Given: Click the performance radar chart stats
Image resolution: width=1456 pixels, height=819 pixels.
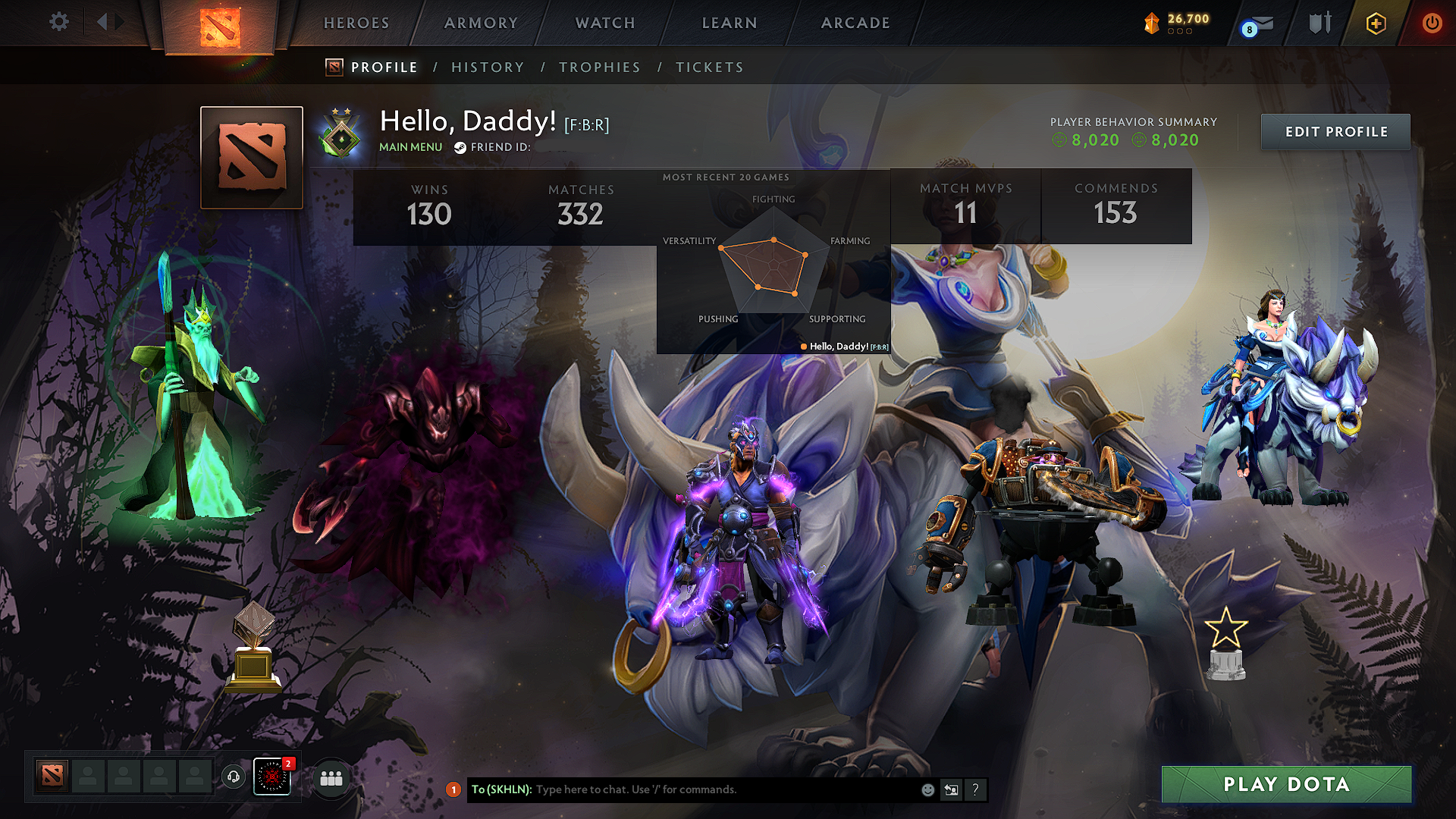Looking at the screenshot, I should 773,262.
